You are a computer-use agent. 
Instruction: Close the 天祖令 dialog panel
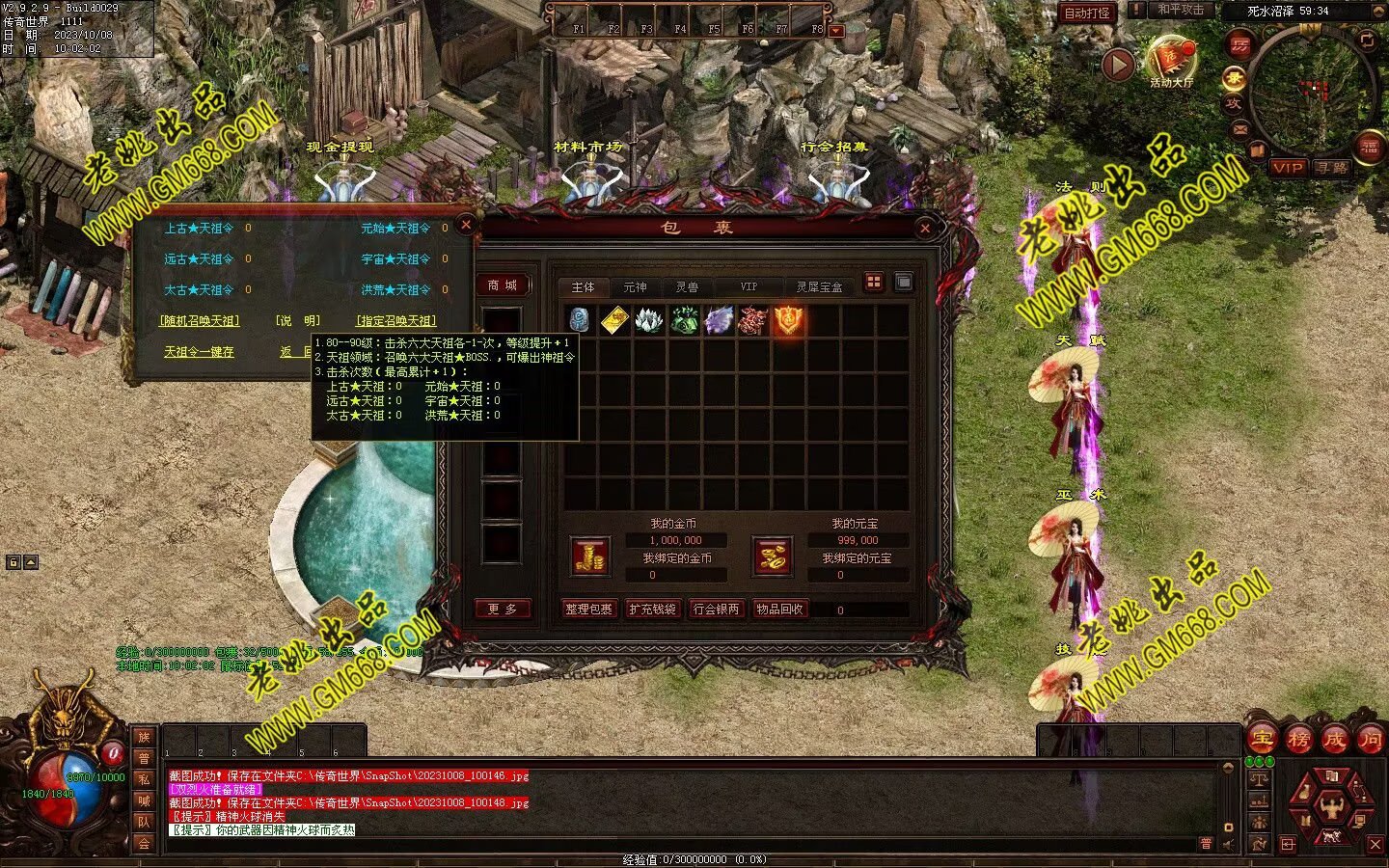[x=466, y=225]
